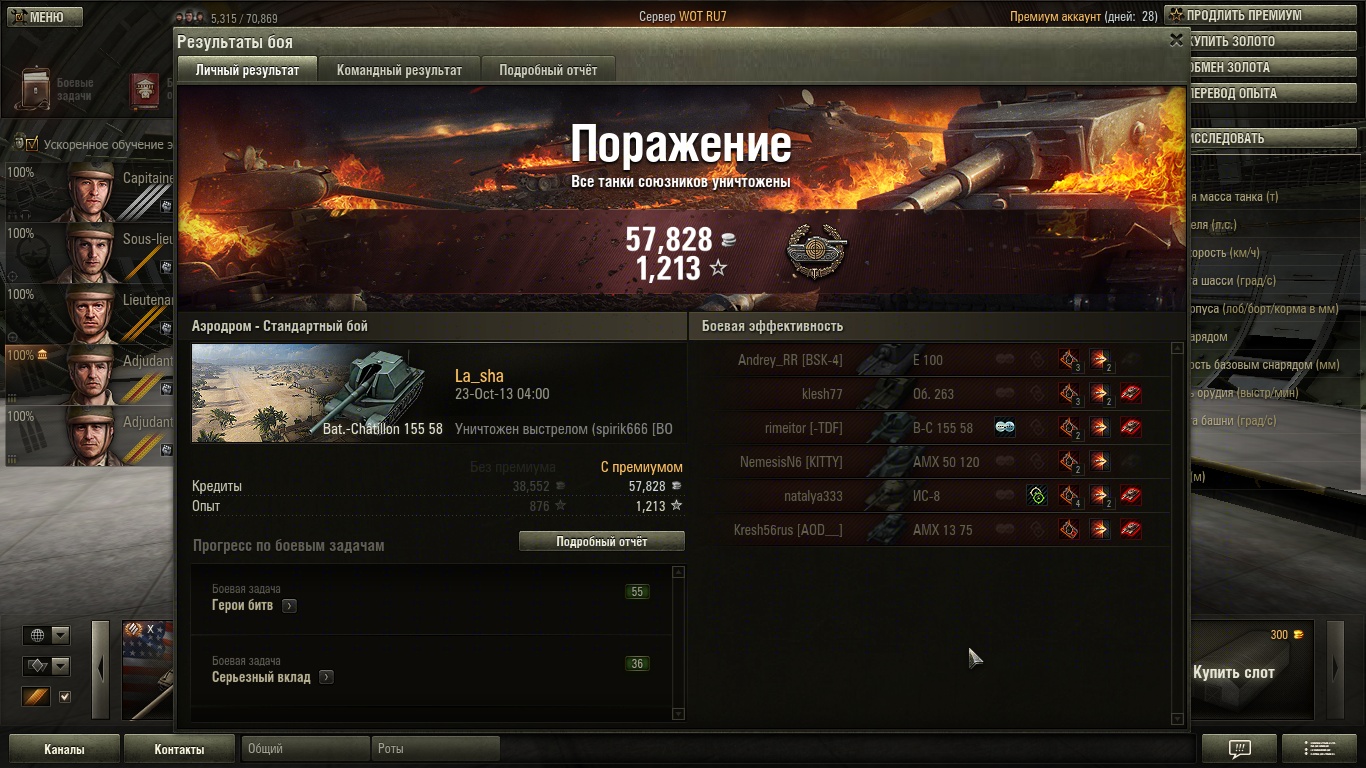This screenshot has height=768, width=1366.
Task: Open the Контакты button
Action: point(179,749)
